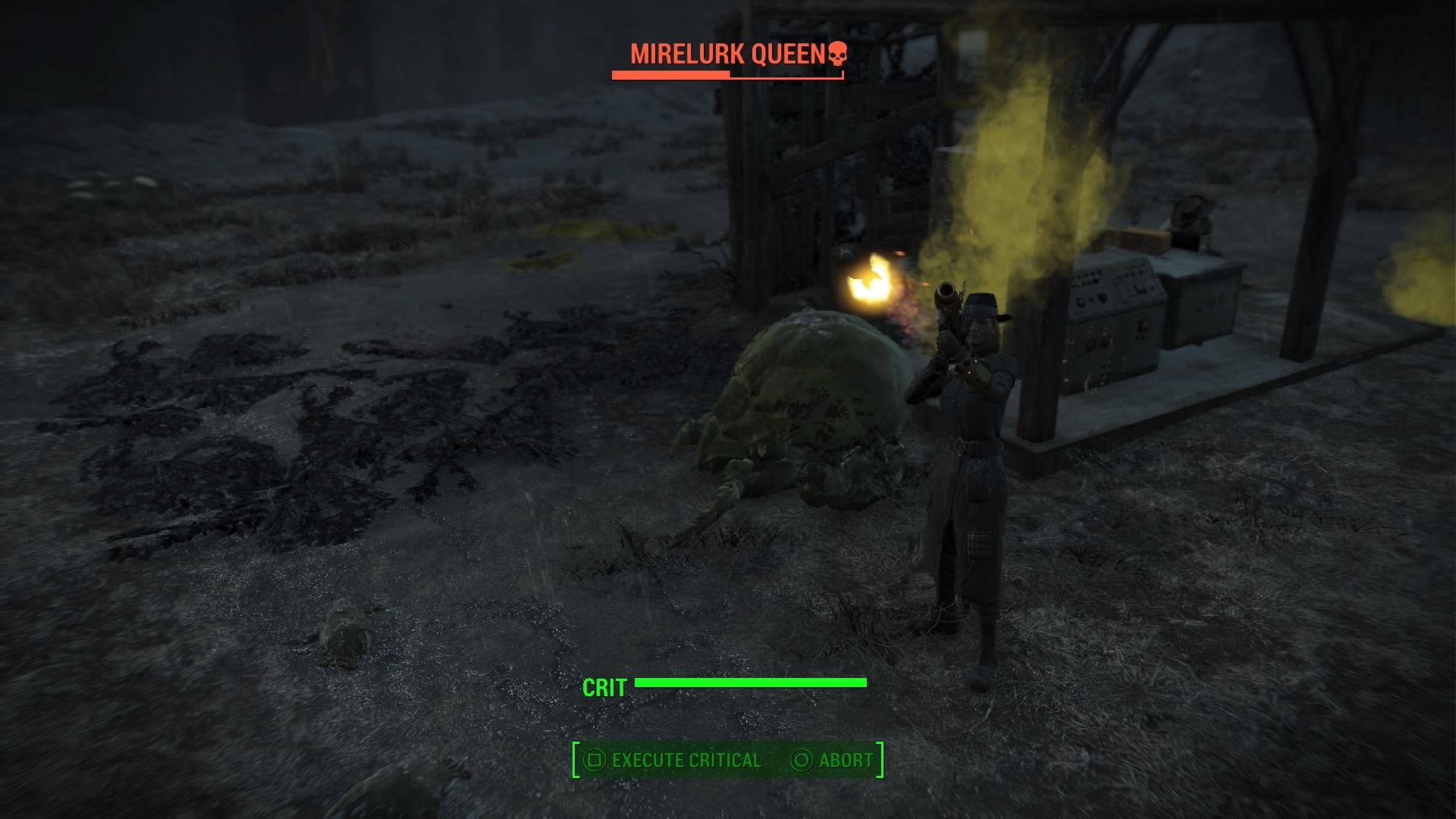Toggle the right green bracket of the prompt

880,759
